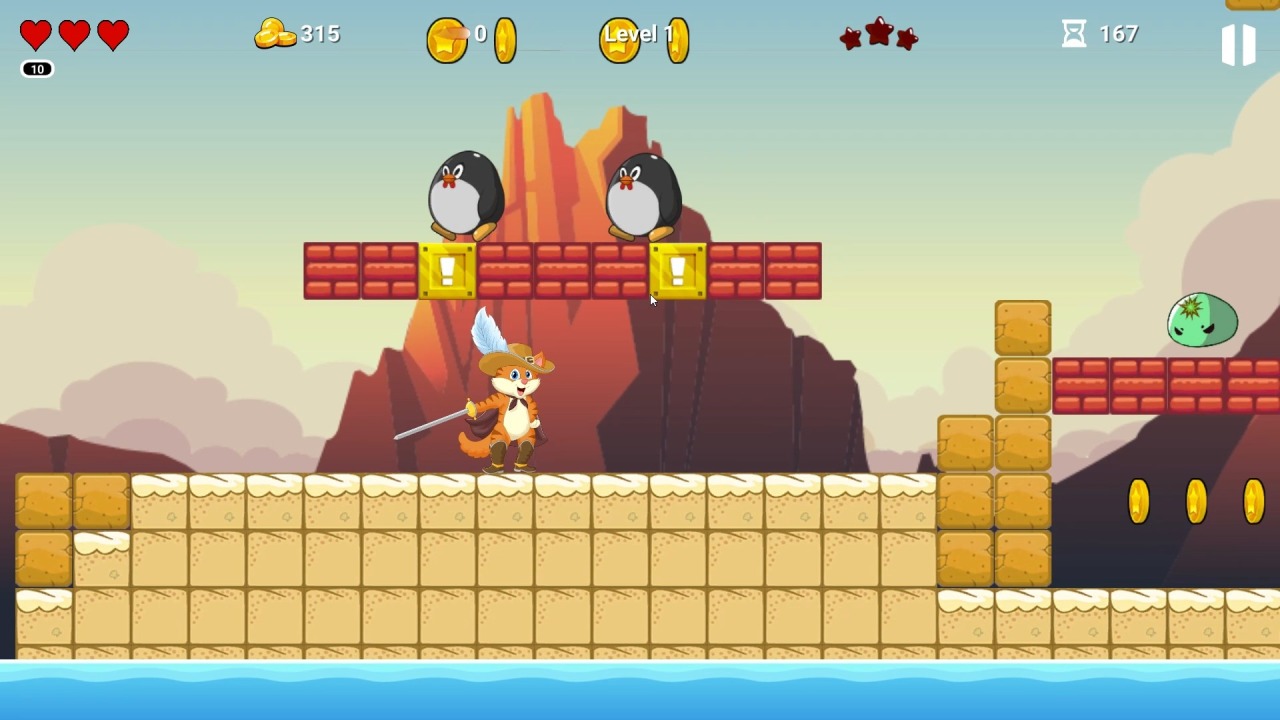The height and width of the screenshot is (720, 1280).
Task: Hit the left exclamation mark block
Action: (x=447, y=269)
